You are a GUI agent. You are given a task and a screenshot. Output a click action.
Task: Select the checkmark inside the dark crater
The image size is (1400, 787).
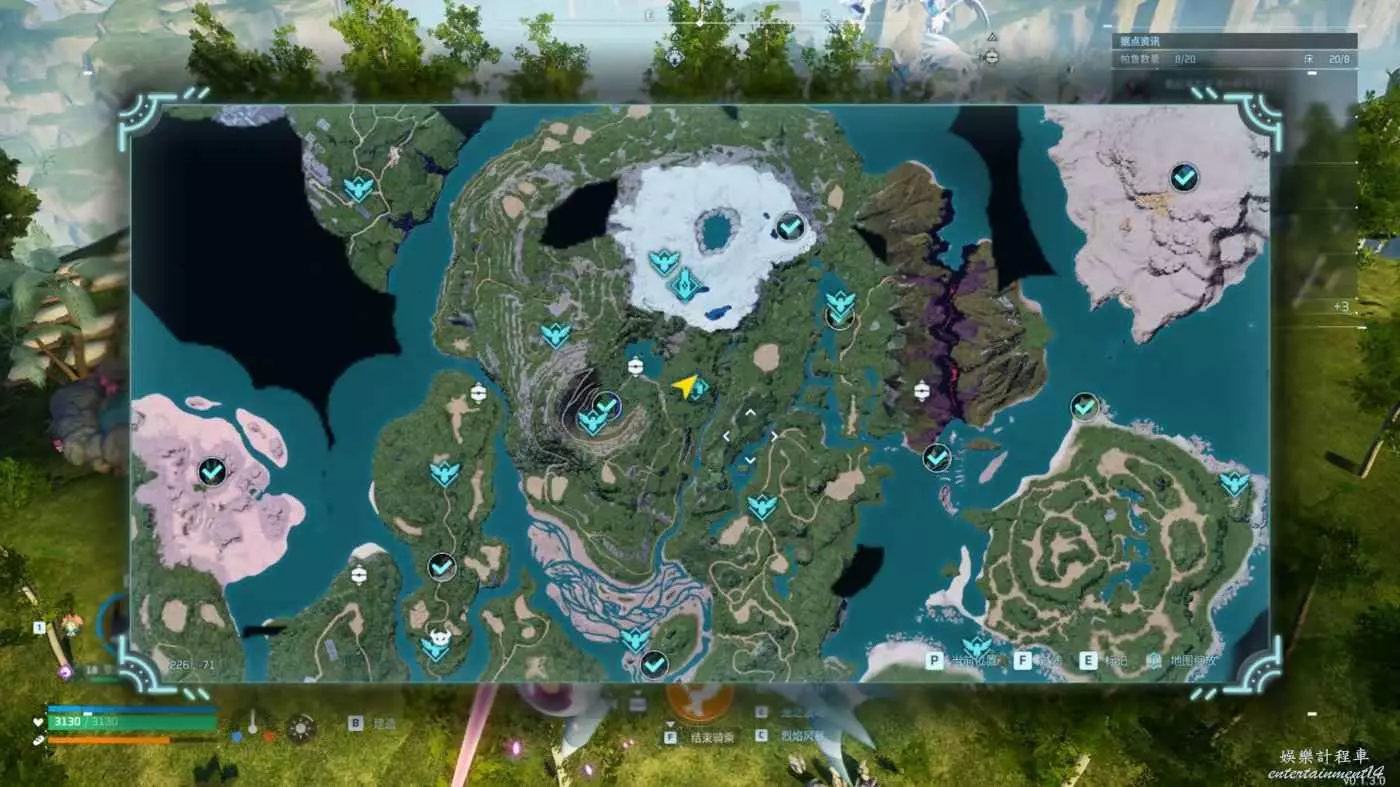coord(606,405)
